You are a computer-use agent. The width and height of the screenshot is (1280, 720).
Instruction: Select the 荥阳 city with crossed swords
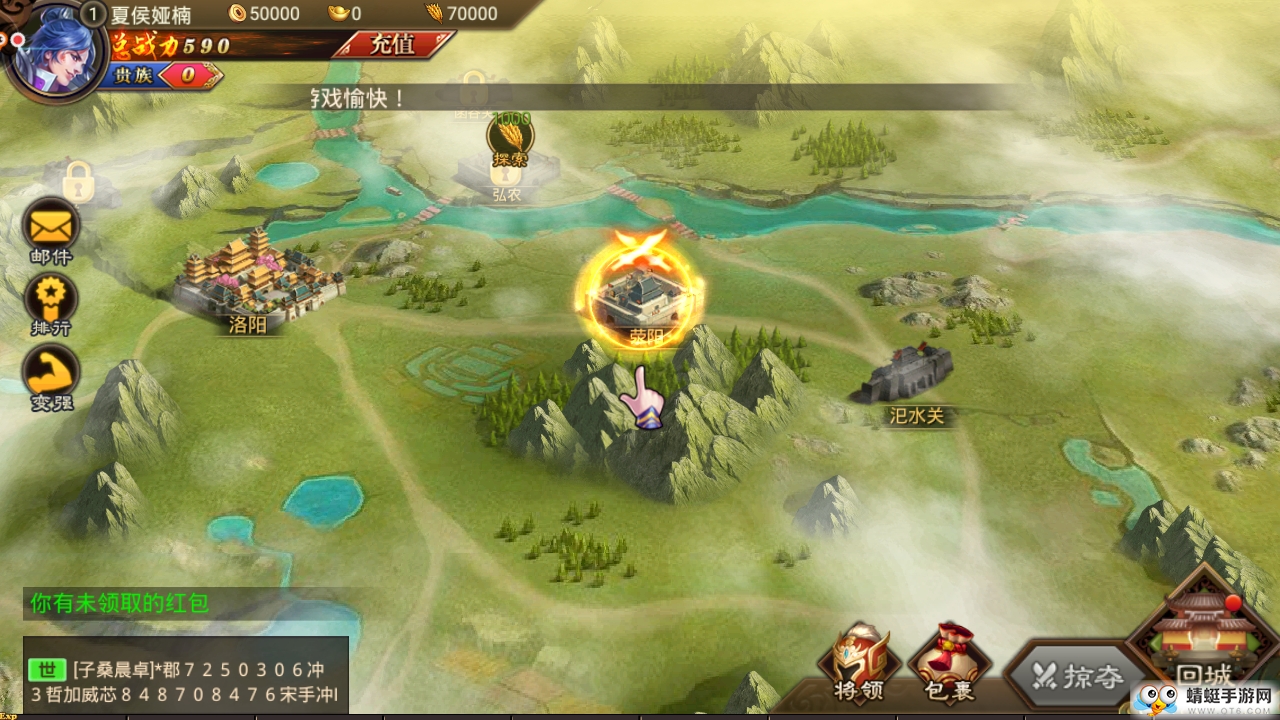coord(640,297)
